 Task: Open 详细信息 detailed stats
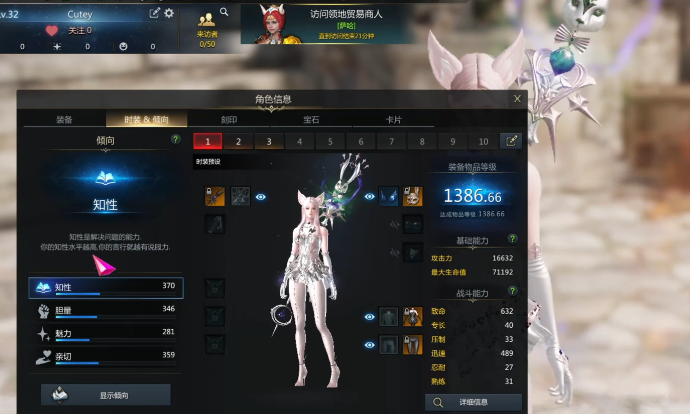pyautogui.click(x=474, y=402)
